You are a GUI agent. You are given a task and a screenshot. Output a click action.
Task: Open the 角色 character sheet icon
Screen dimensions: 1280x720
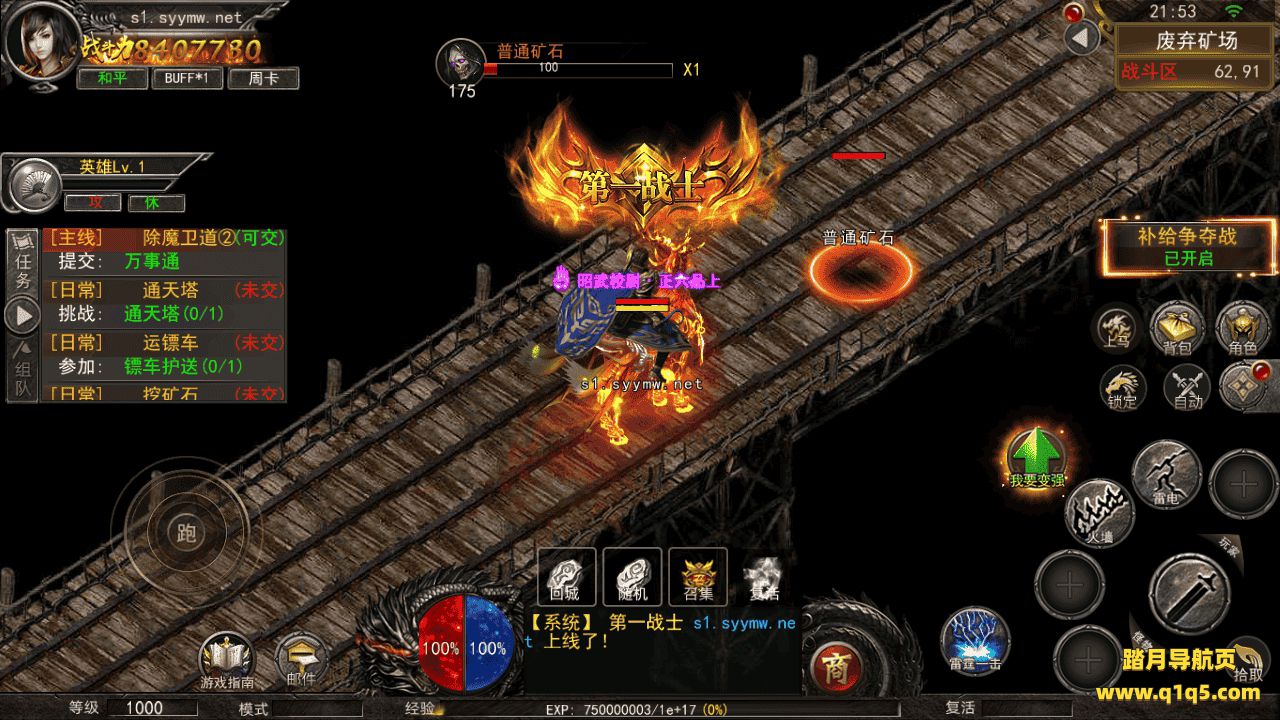(x=1243, y=329)
